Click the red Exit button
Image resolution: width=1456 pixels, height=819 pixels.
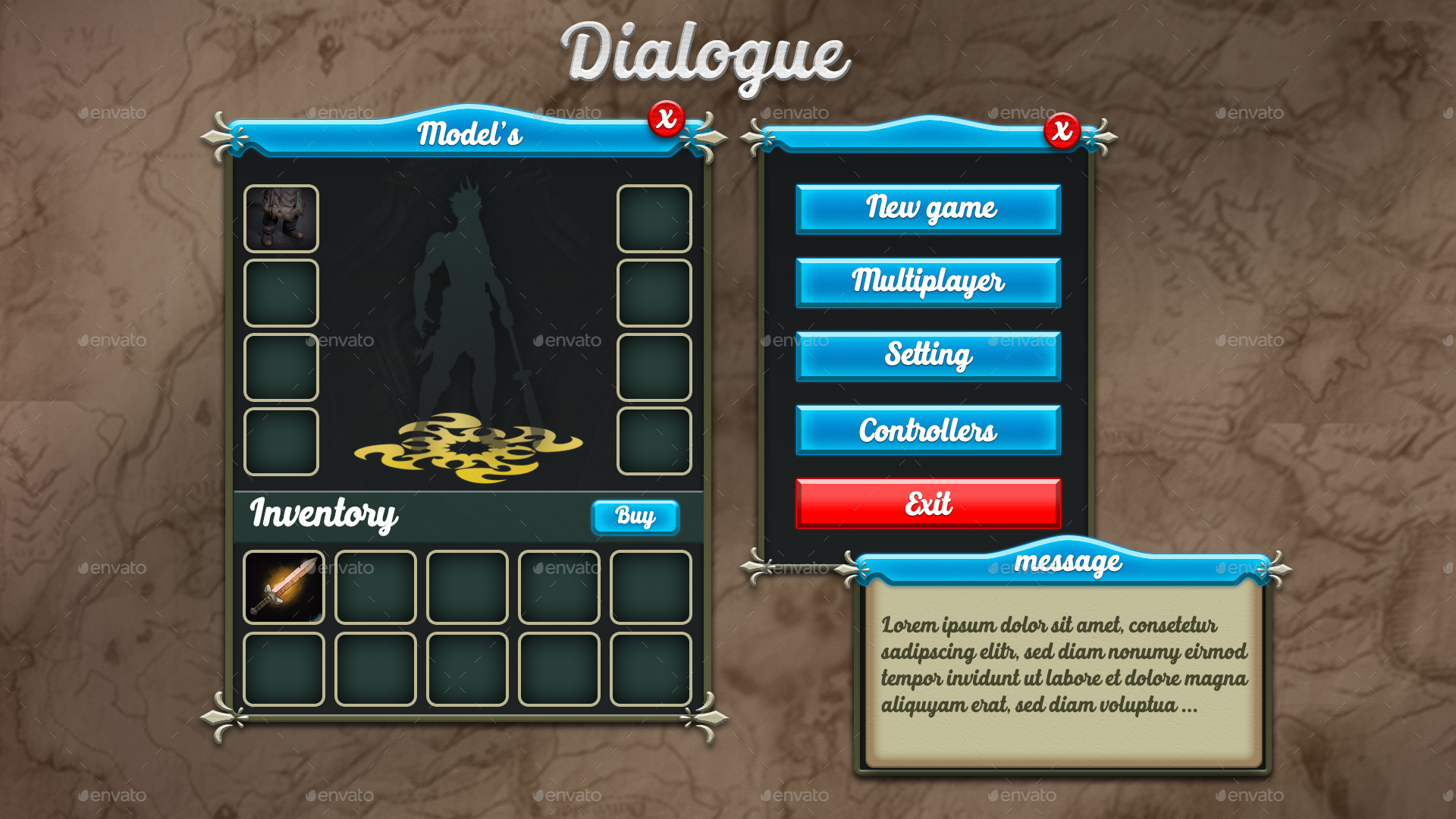click(928, 504)
